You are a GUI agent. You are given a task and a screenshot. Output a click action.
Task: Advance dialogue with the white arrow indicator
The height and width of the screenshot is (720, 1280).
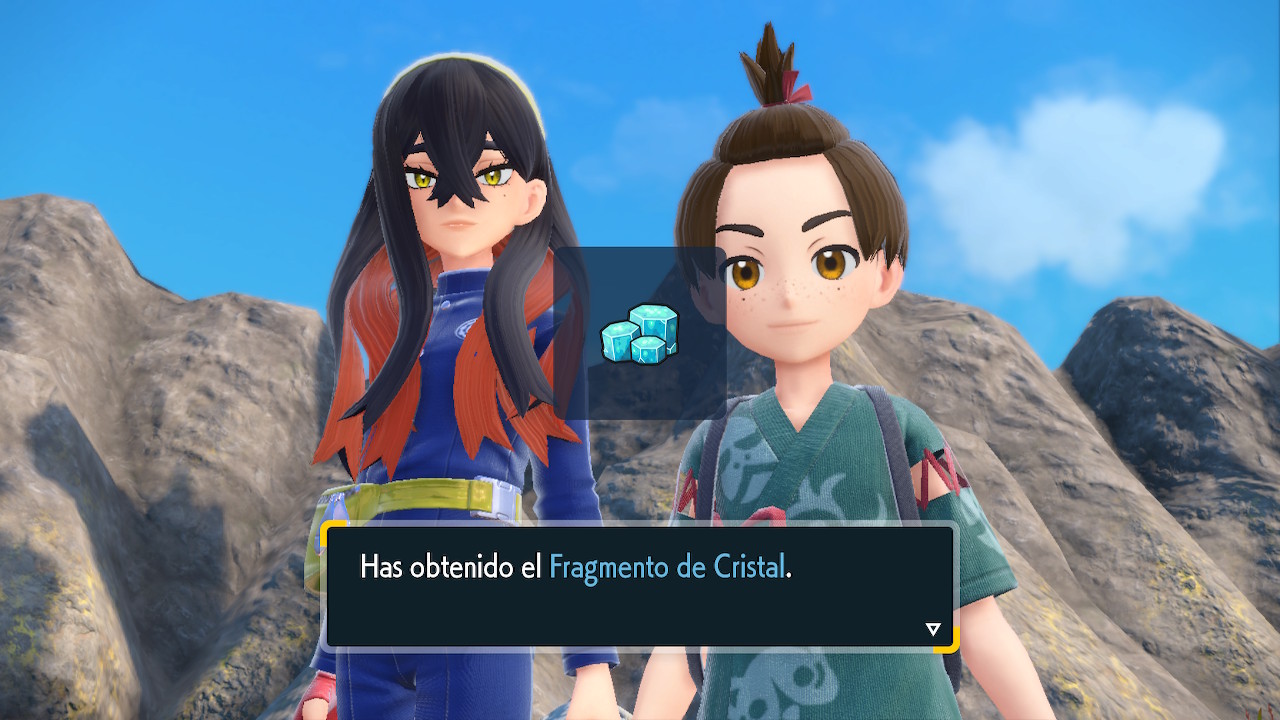coord(933,629)
